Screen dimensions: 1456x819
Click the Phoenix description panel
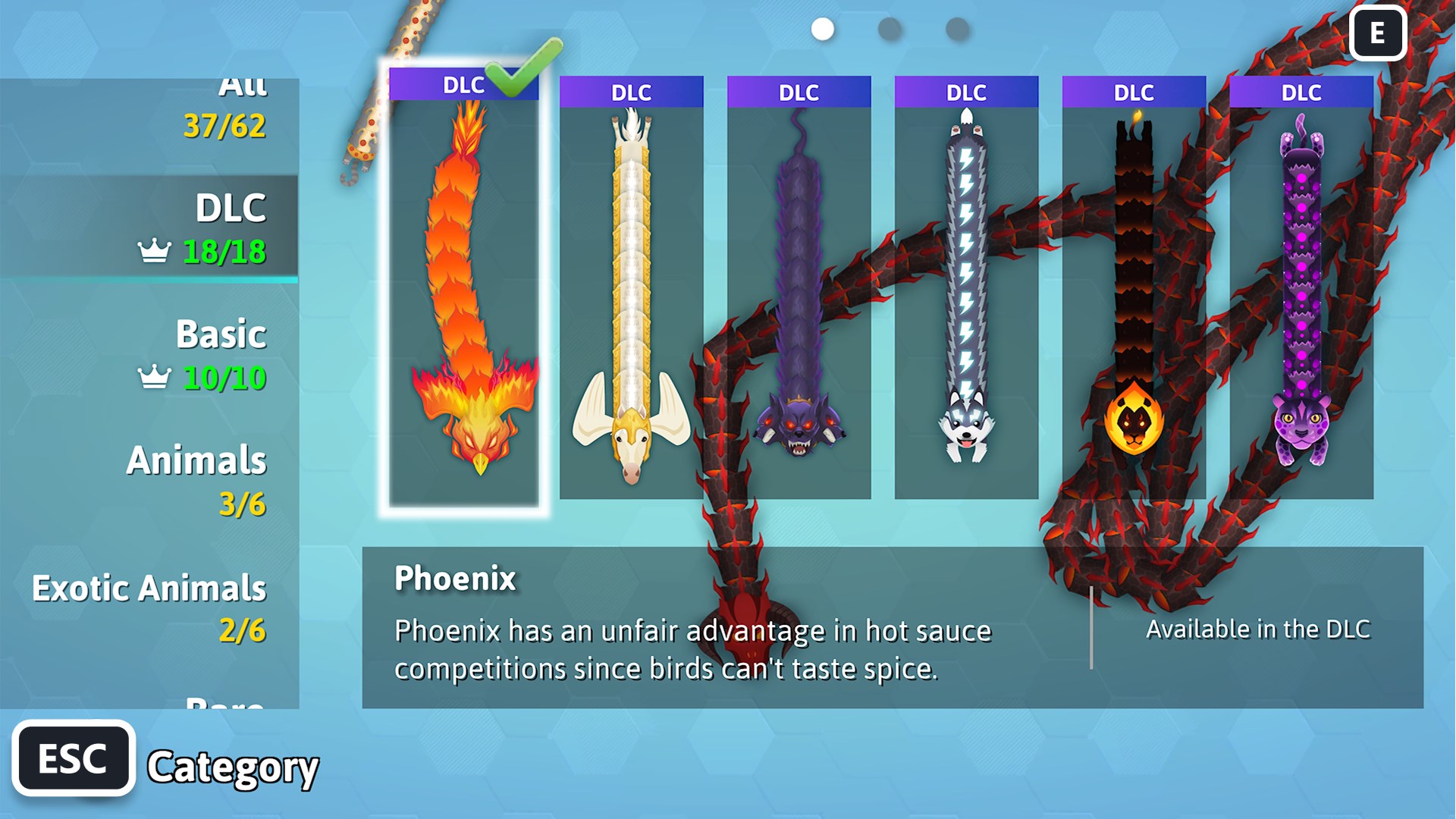coord(682,629)
